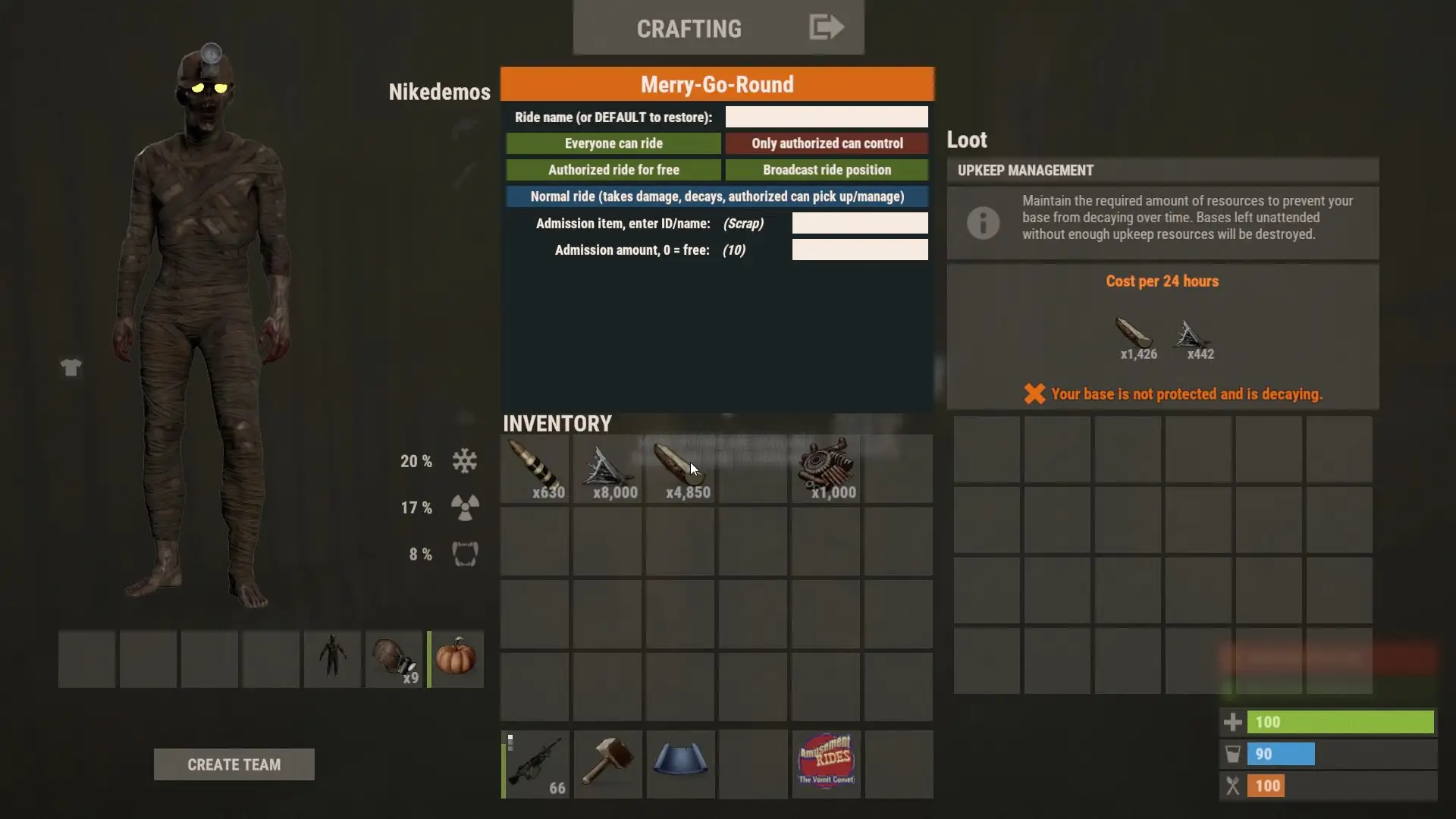This screenshot has width=1456, height=819.
Task: Toggle 'Broadcast ride position'
Action: (827, 170)
